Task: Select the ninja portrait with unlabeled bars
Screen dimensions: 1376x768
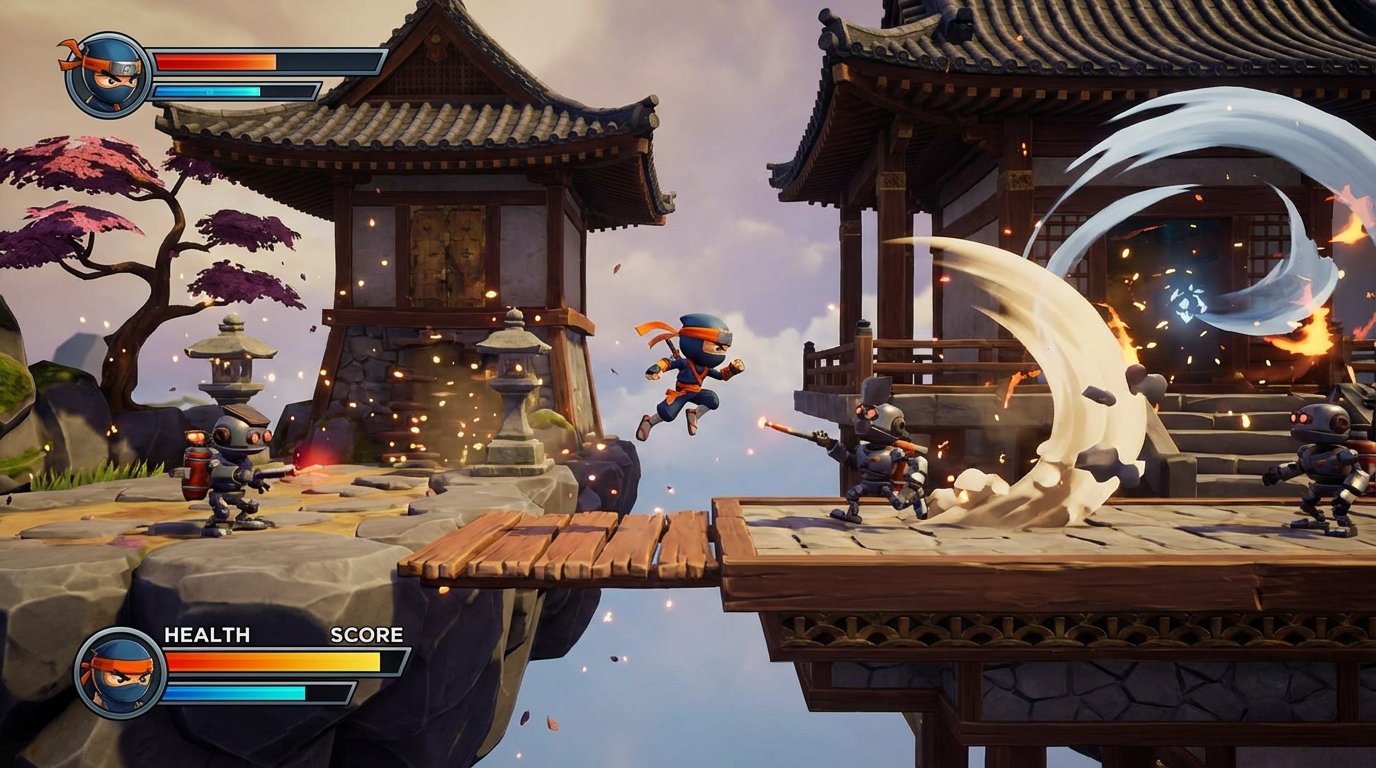Action: (x=107, y=75)
